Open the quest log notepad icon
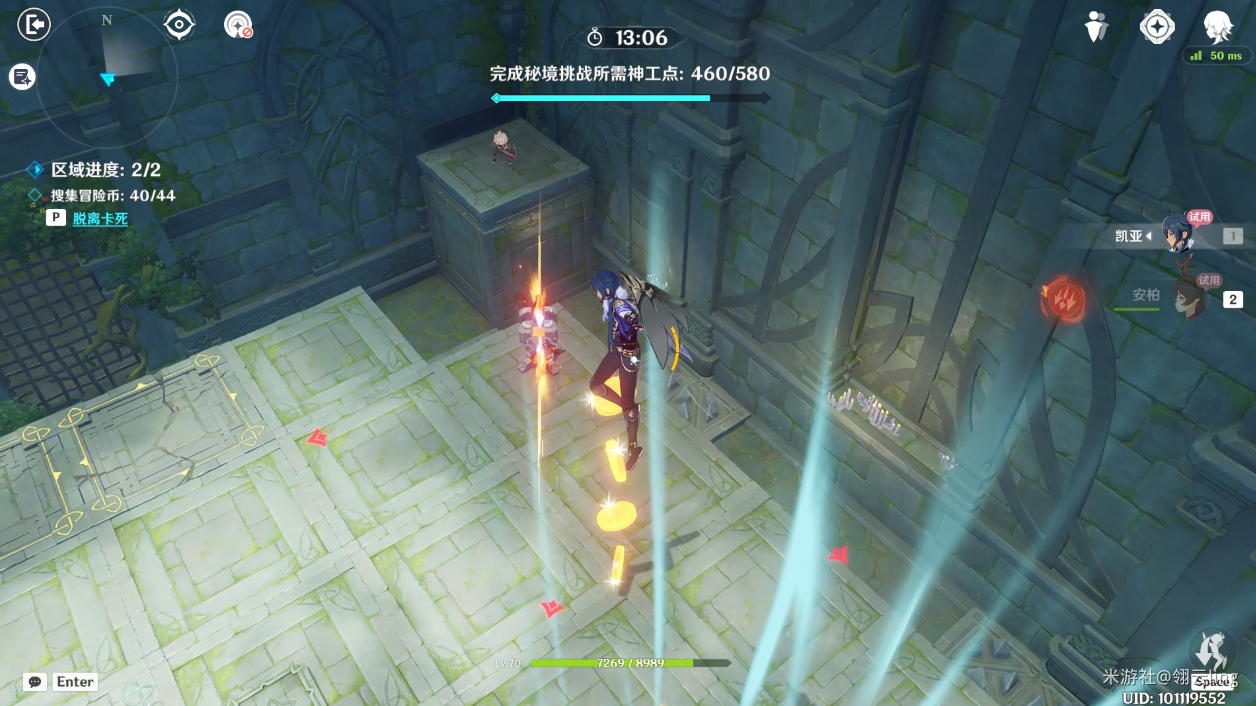The width and height of the screenshot is (1256, 706). tap(22, 76)
